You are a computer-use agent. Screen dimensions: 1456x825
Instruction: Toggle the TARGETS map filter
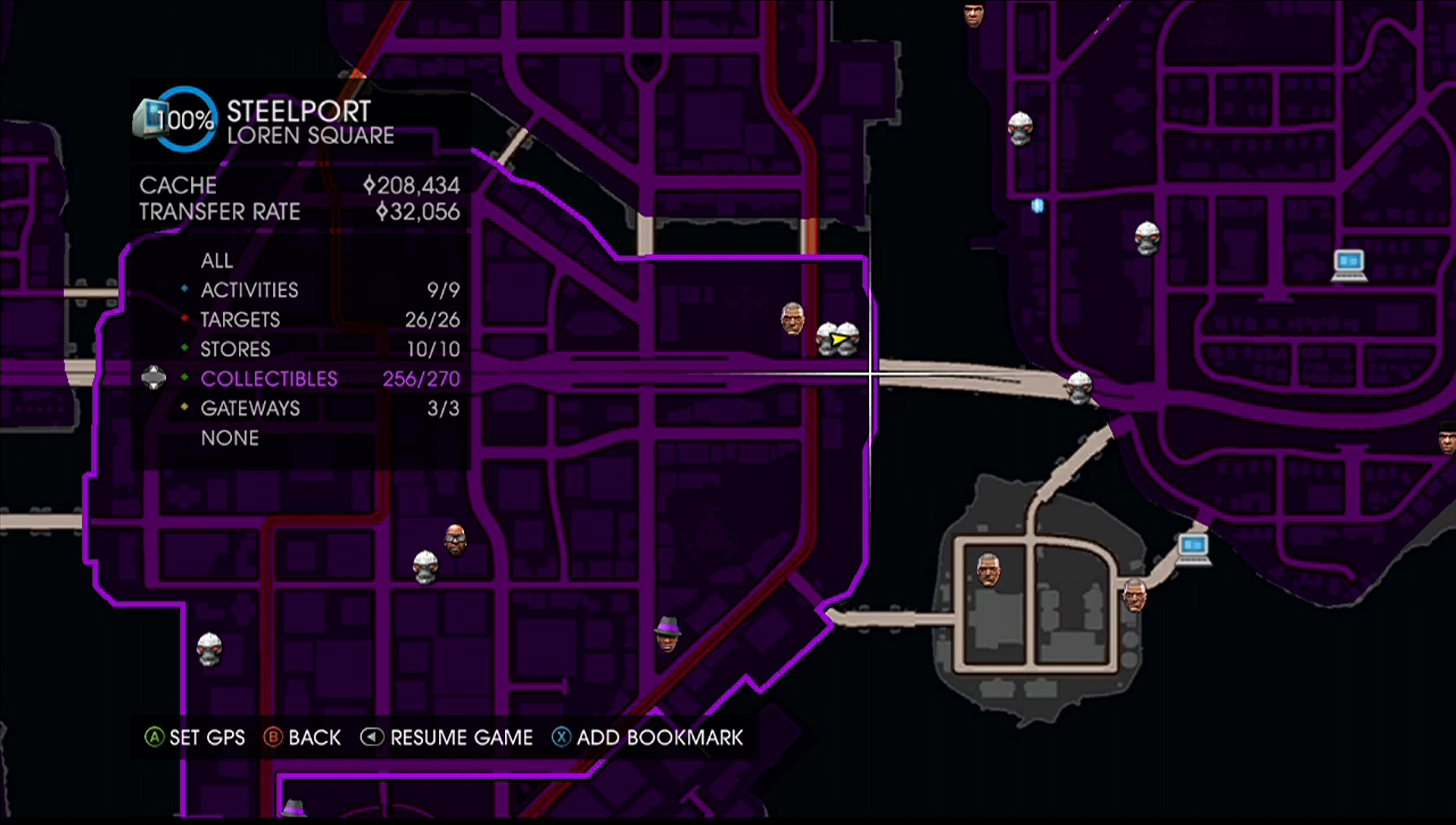240,319
